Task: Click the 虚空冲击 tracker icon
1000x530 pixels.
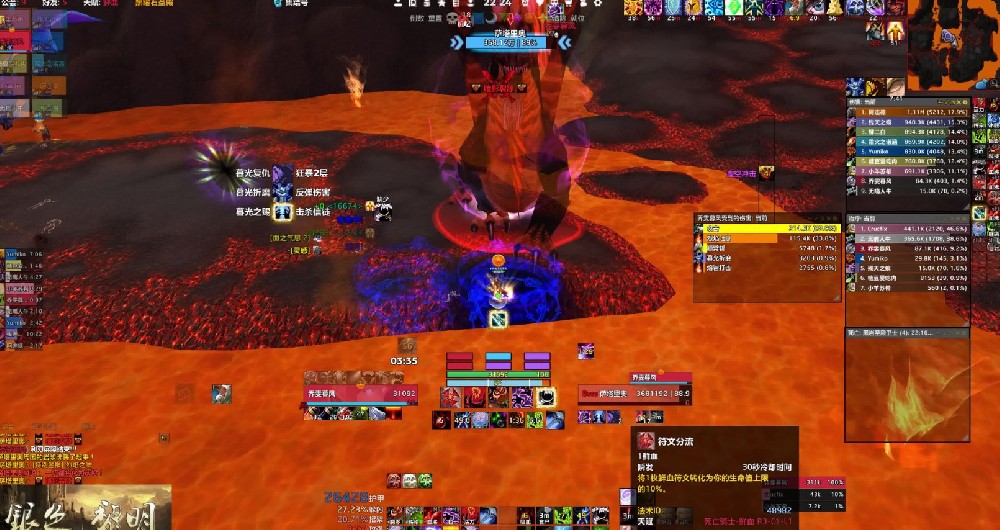Action: 766,173
